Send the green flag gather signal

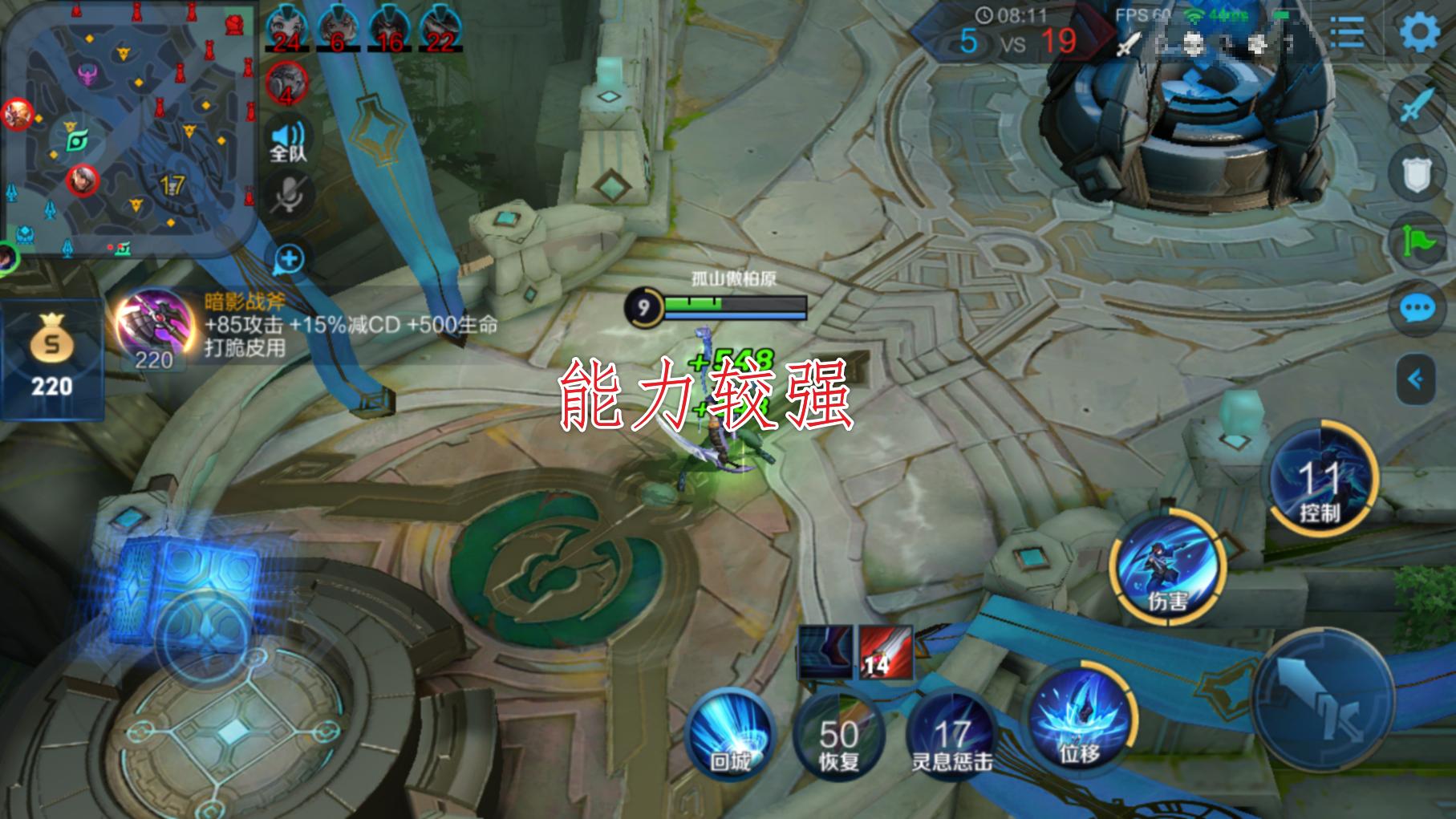coord(1417,241)
